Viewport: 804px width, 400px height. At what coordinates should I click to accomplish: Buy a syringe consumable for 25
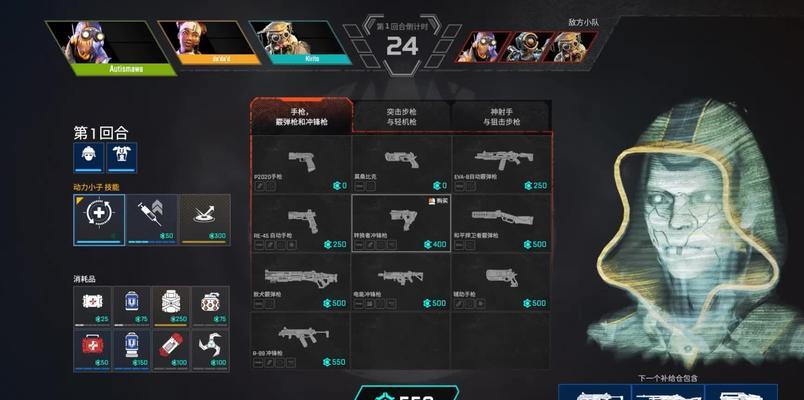tap(93, 305)
